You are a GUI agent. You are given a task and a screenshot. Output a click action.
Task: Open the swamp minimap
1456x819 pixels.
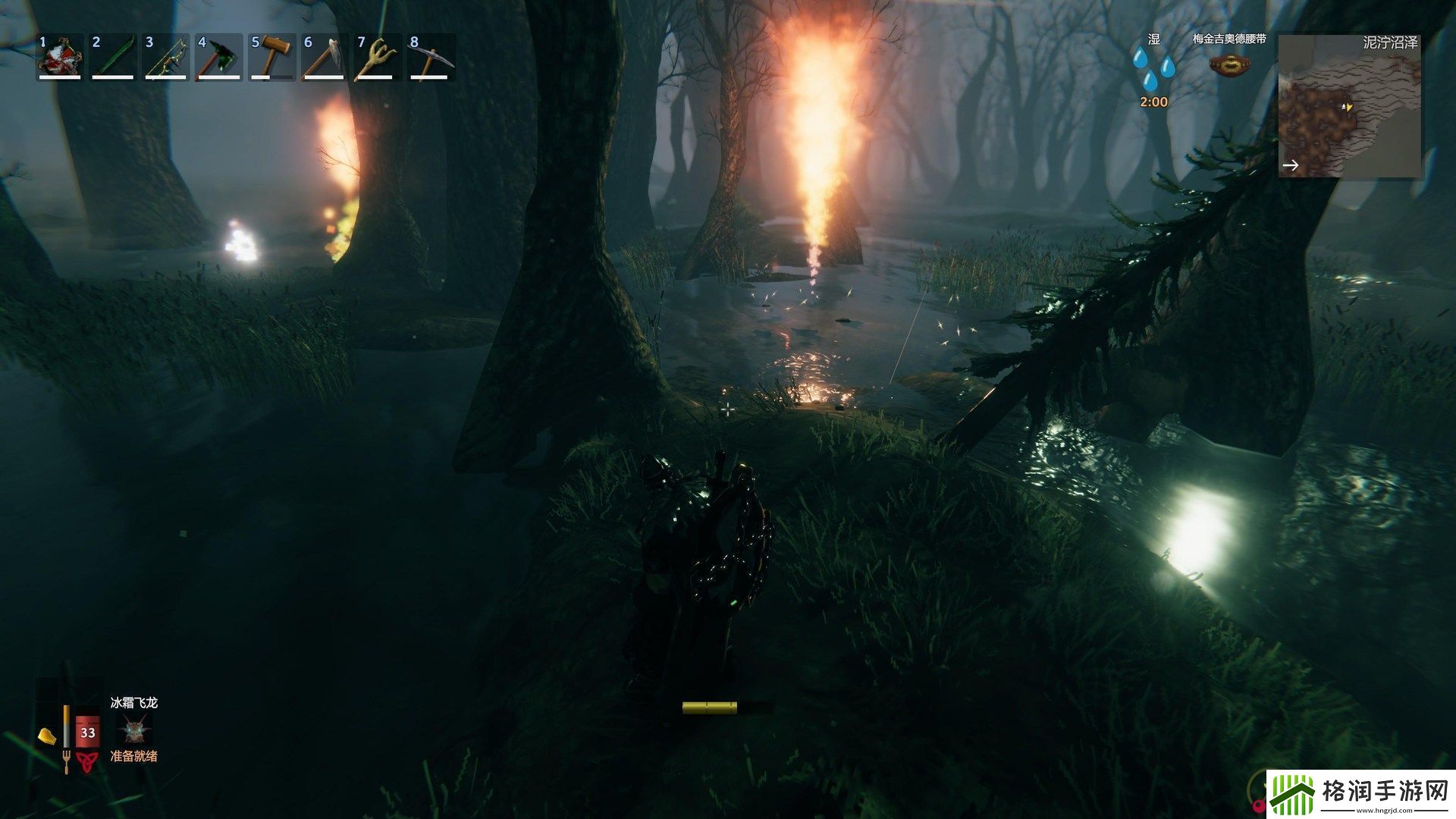(1349, 106)
